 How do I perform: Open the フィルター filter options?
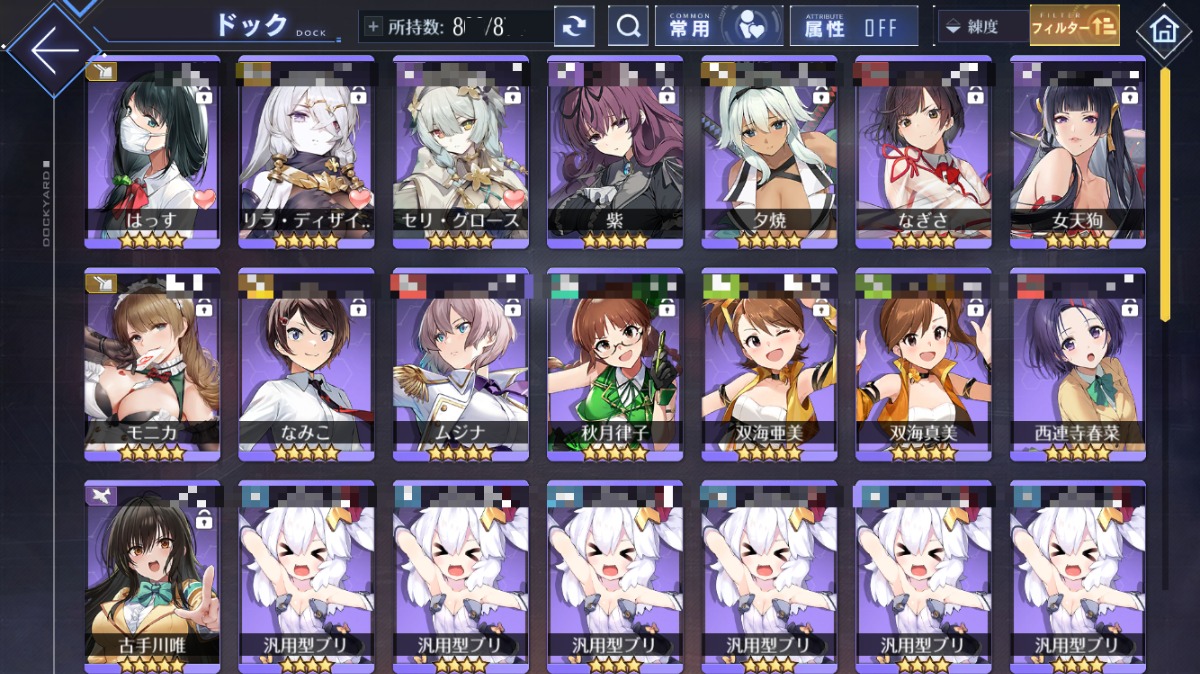(1074, 26)
